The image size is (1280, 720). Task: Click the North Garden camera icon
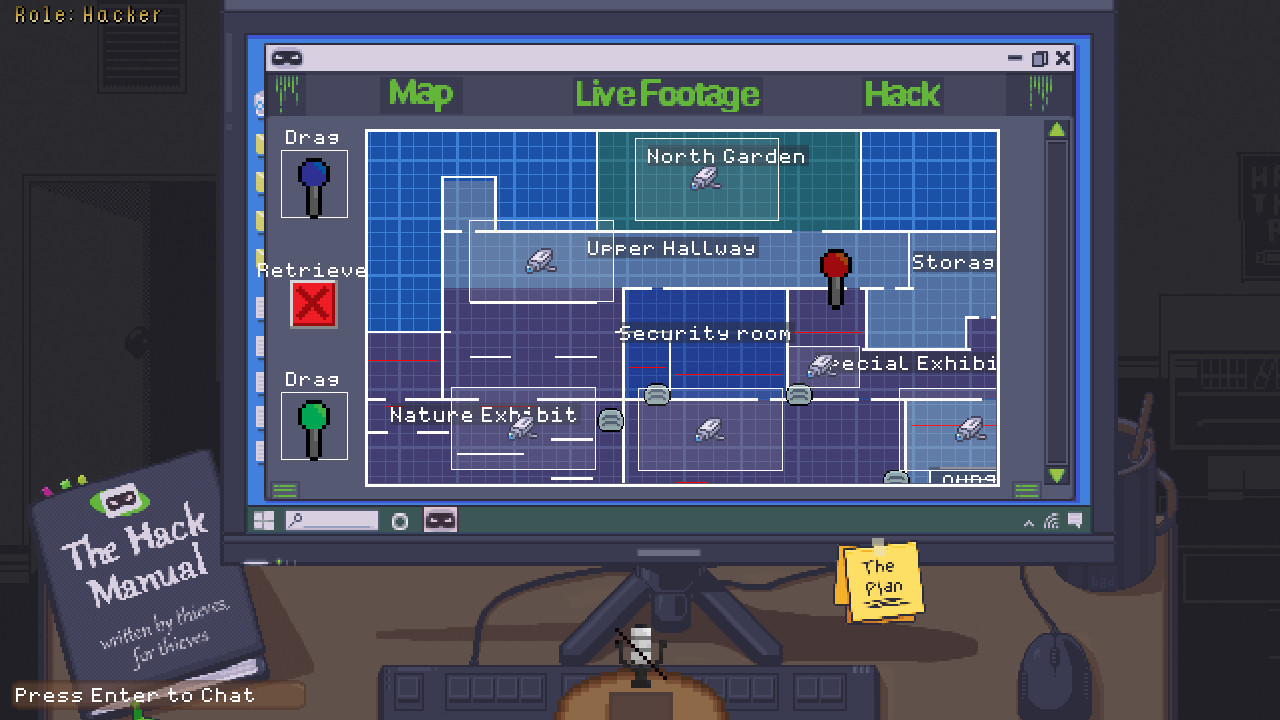click(706, 177)
